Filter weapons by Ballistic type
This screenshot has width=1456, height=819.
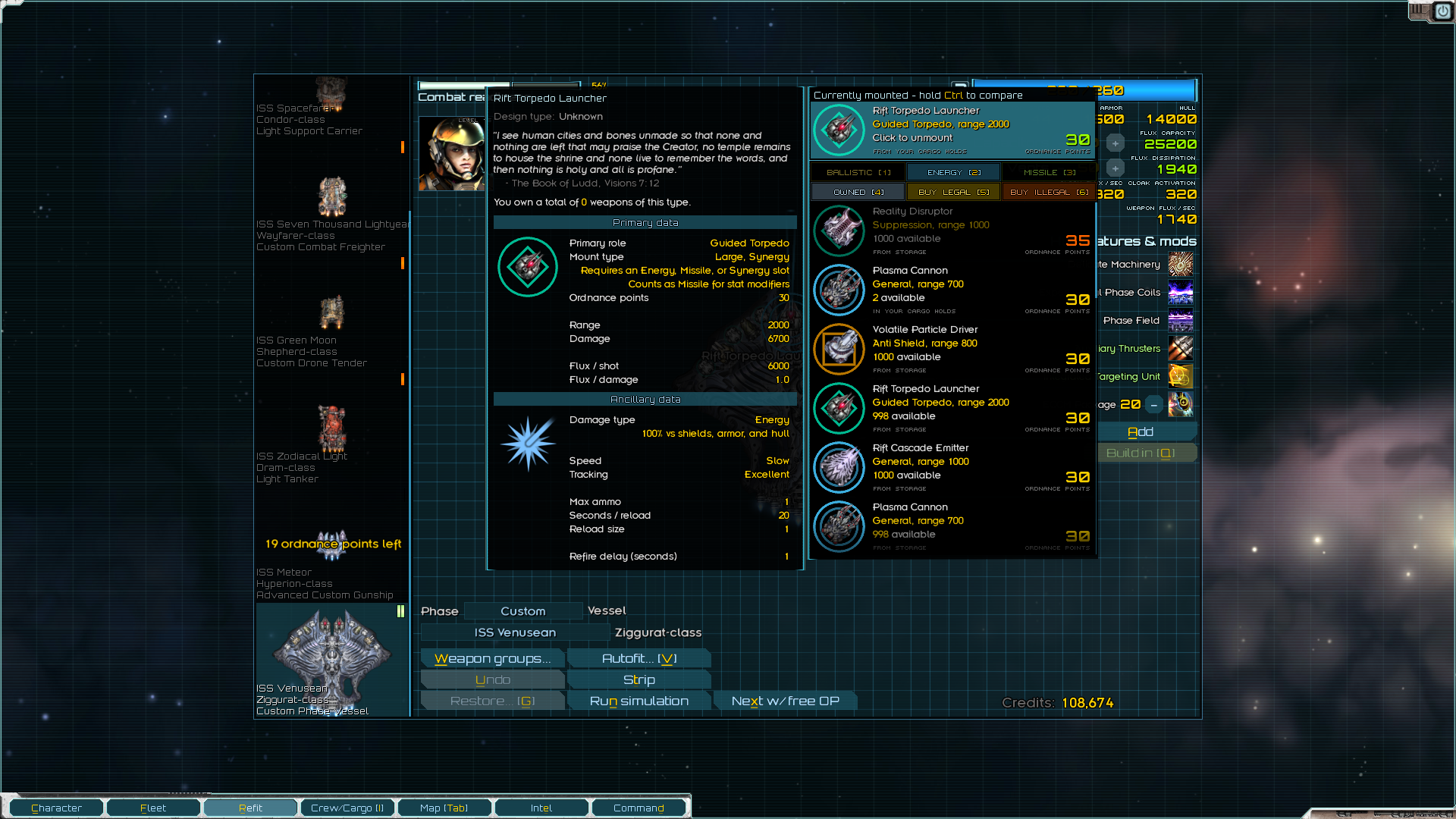[858, 173]
